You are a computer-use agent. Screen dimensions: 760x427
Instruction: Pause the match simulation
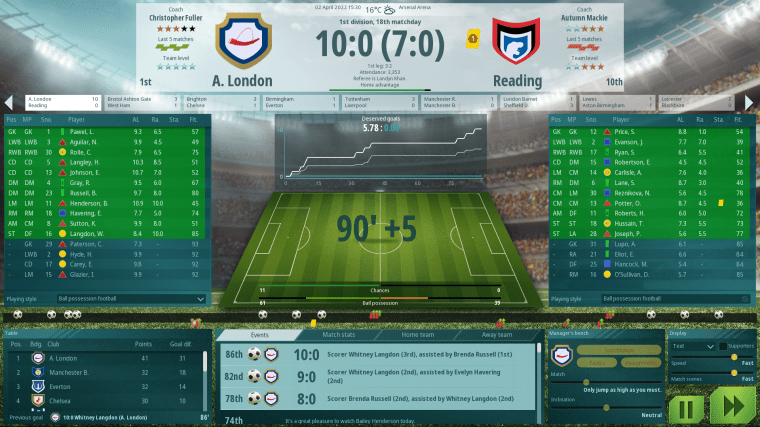tap(686, 407)
